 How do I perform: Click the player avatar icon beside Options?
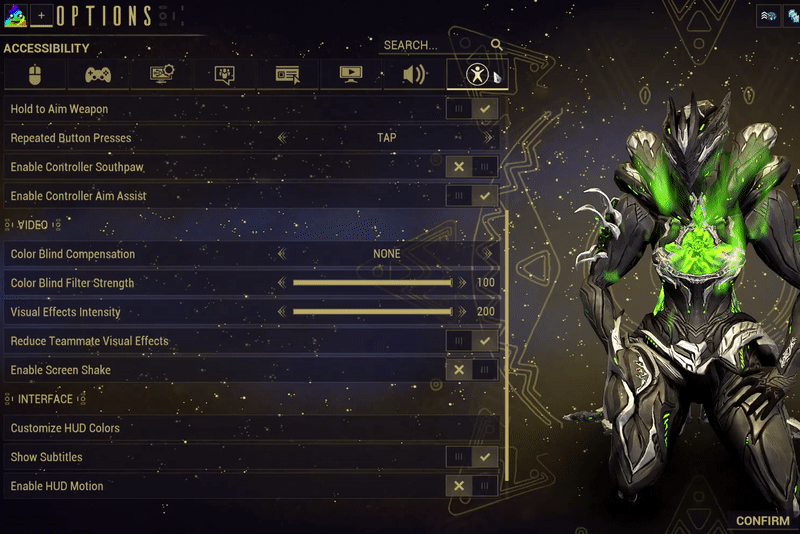[x=16, y=15]
